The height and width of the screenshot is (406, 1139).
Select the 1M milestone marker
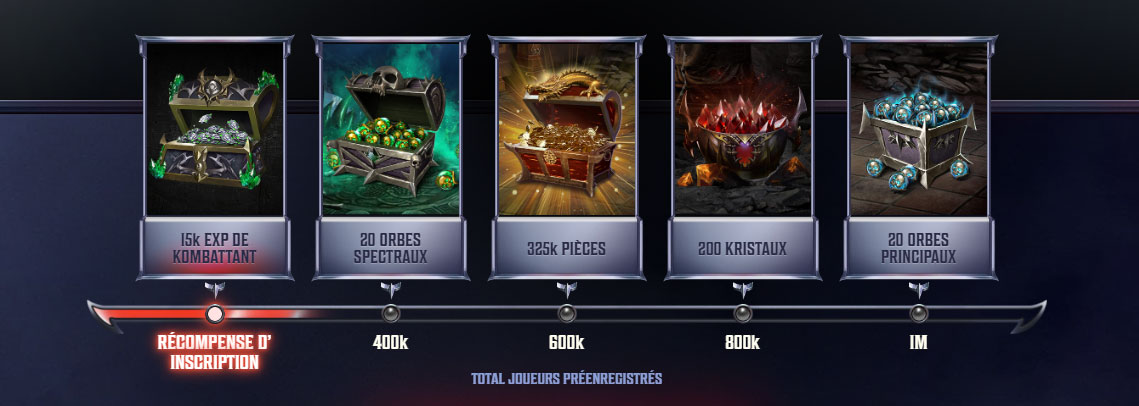918,314
